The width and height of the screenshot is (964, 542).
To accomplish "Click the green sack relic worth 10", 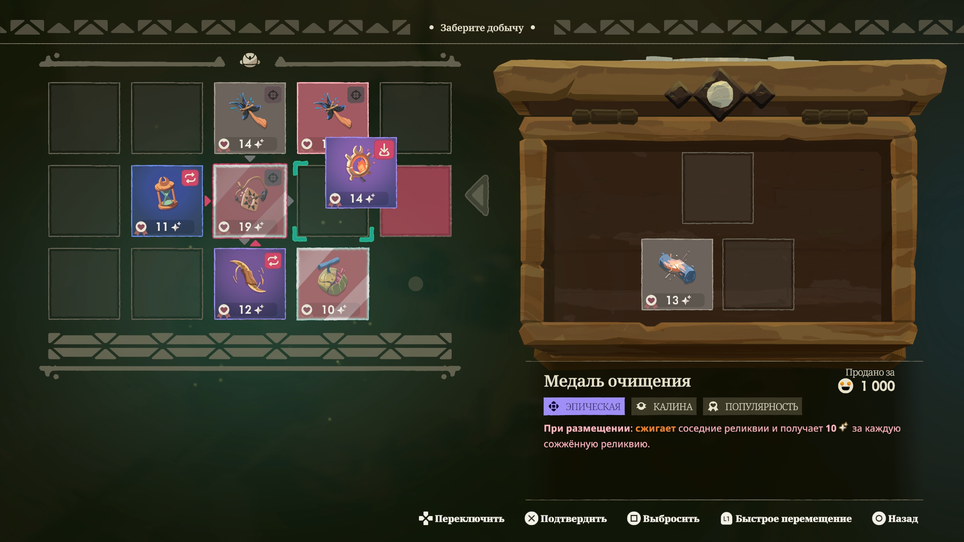I will pyautogui.click(x=332, y=283).
